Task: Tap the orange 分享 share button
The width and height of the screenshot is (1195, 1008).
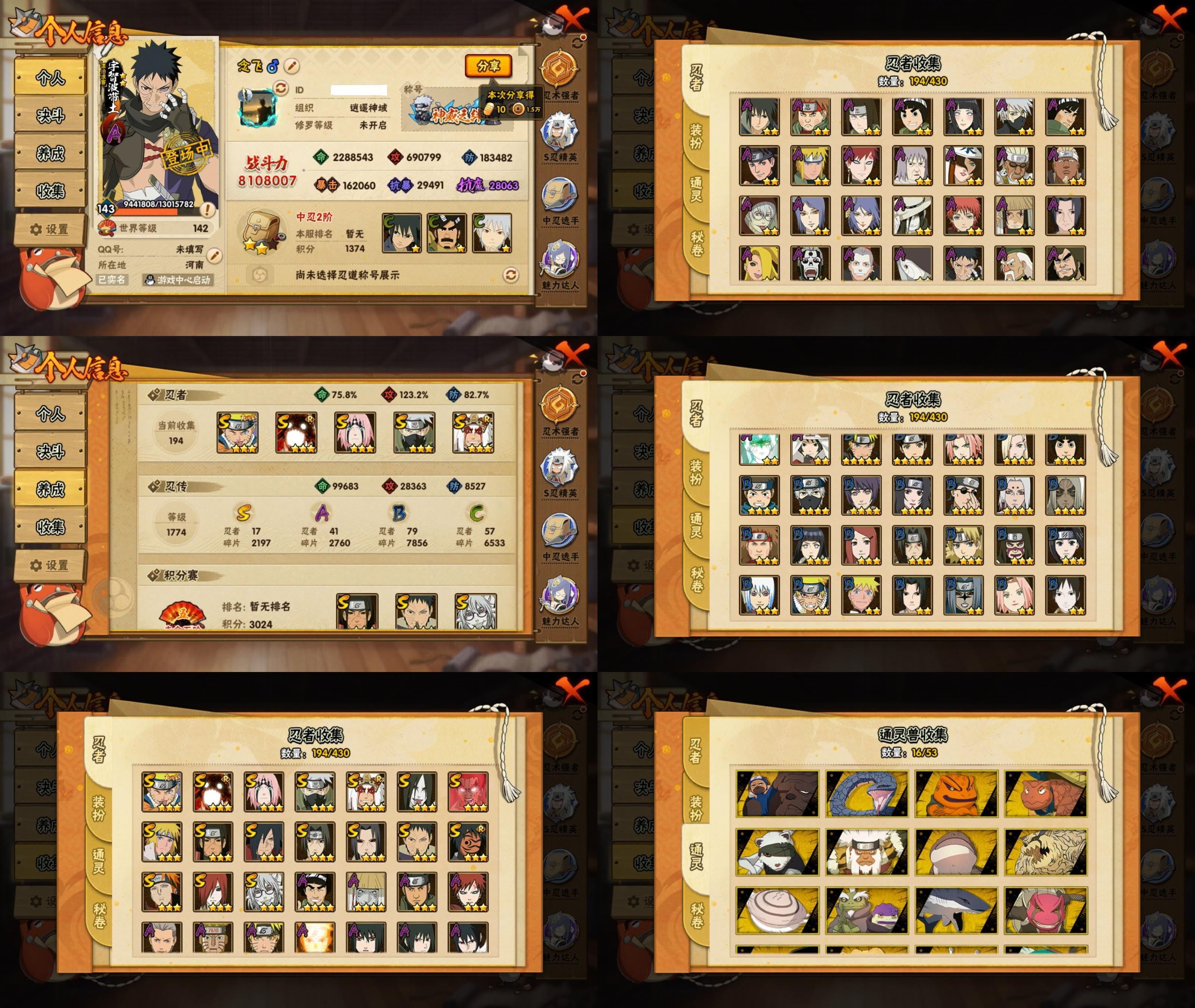Action: point(488,66)
